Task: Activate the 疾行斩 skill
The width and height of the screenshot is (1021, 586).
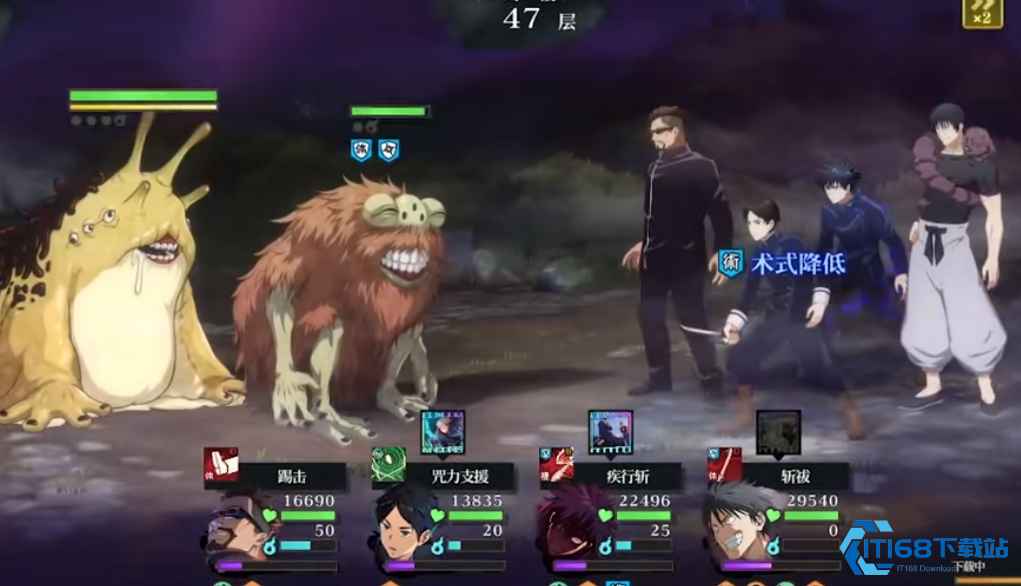Action: 610,476
